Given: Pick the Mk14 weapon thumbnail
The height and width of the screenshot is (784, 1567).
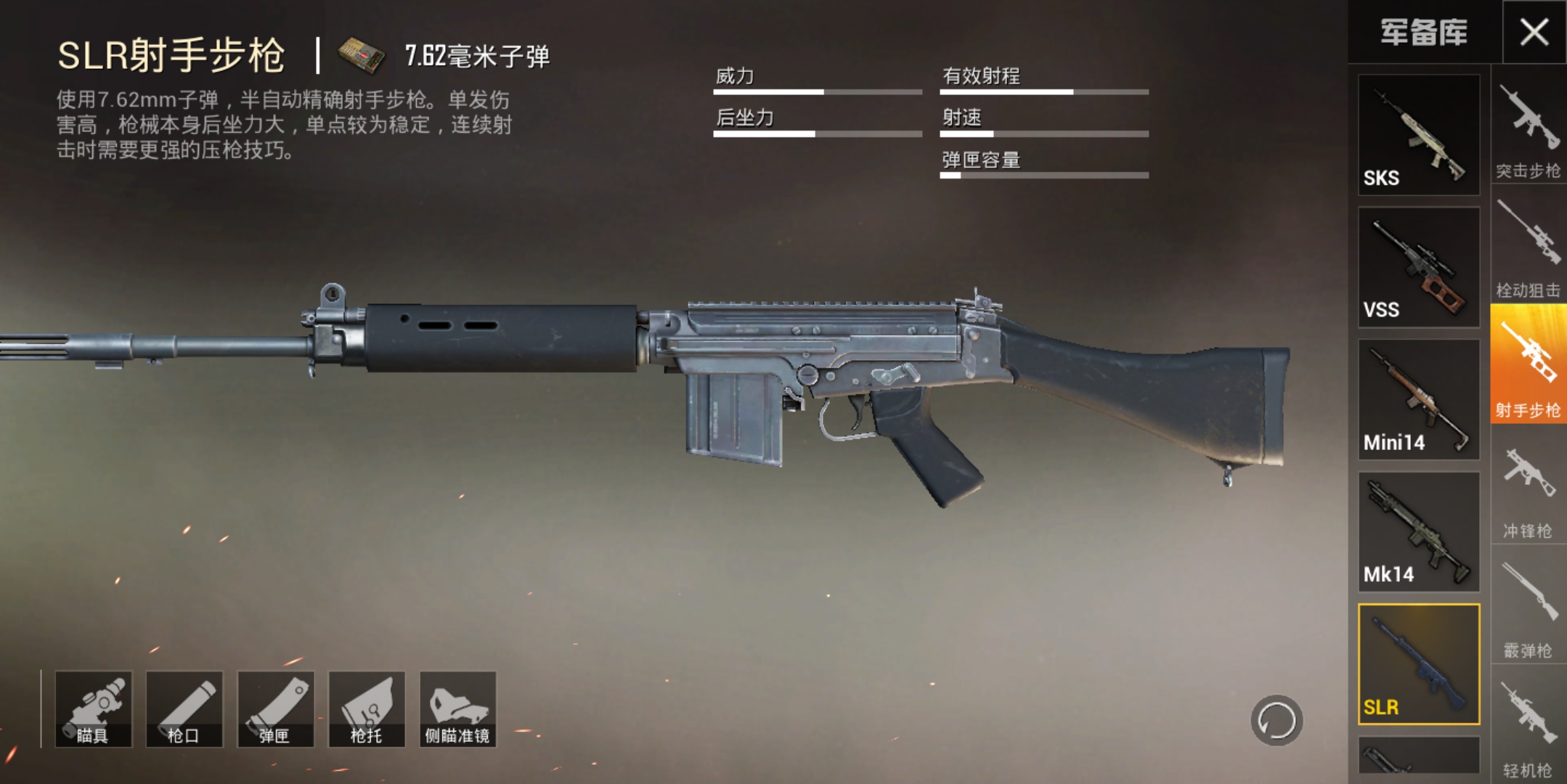Looking at the screenshot, I should [x=1418, y=531].
